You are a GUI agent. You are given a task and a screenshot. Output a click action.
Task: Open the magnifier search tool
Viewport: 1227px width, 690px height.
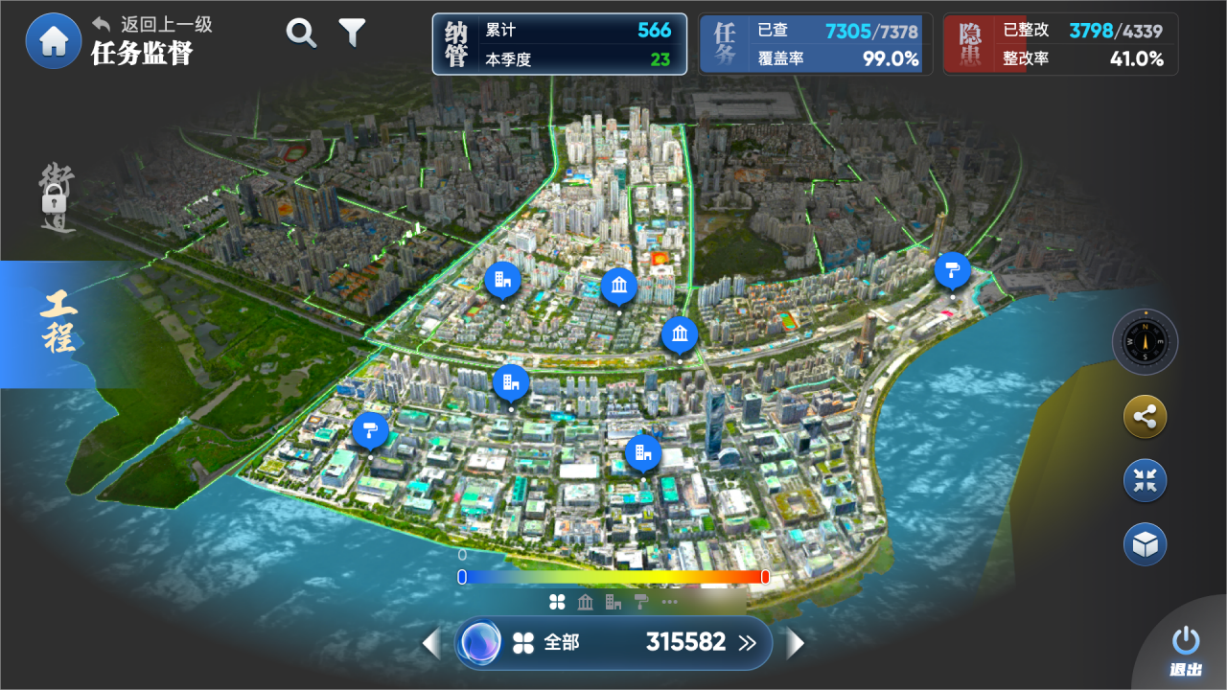(301, 34)
